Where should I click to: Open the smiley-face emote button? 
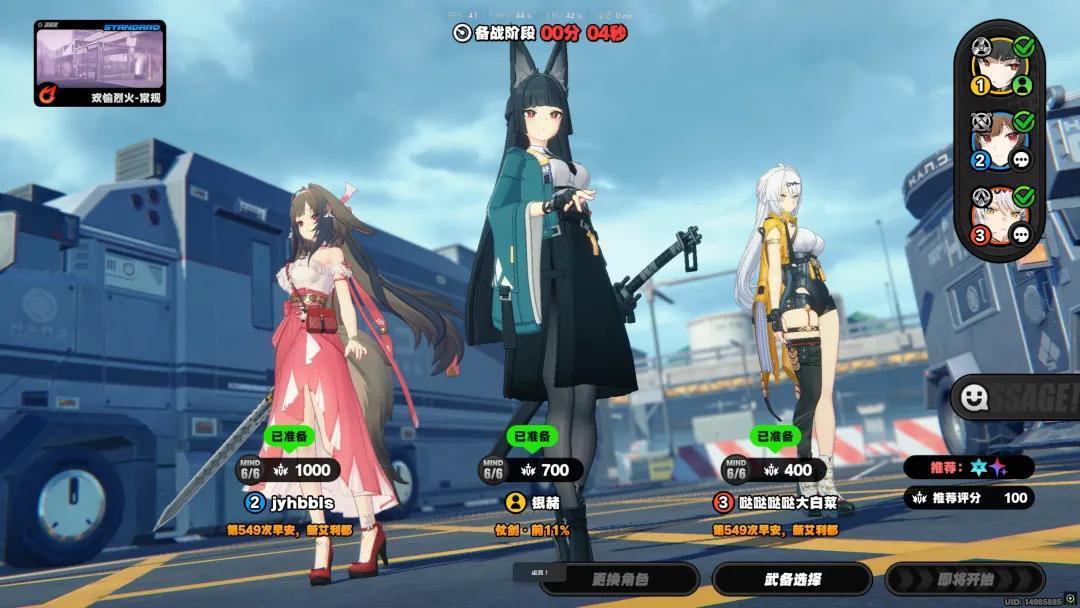click(973, 399)
